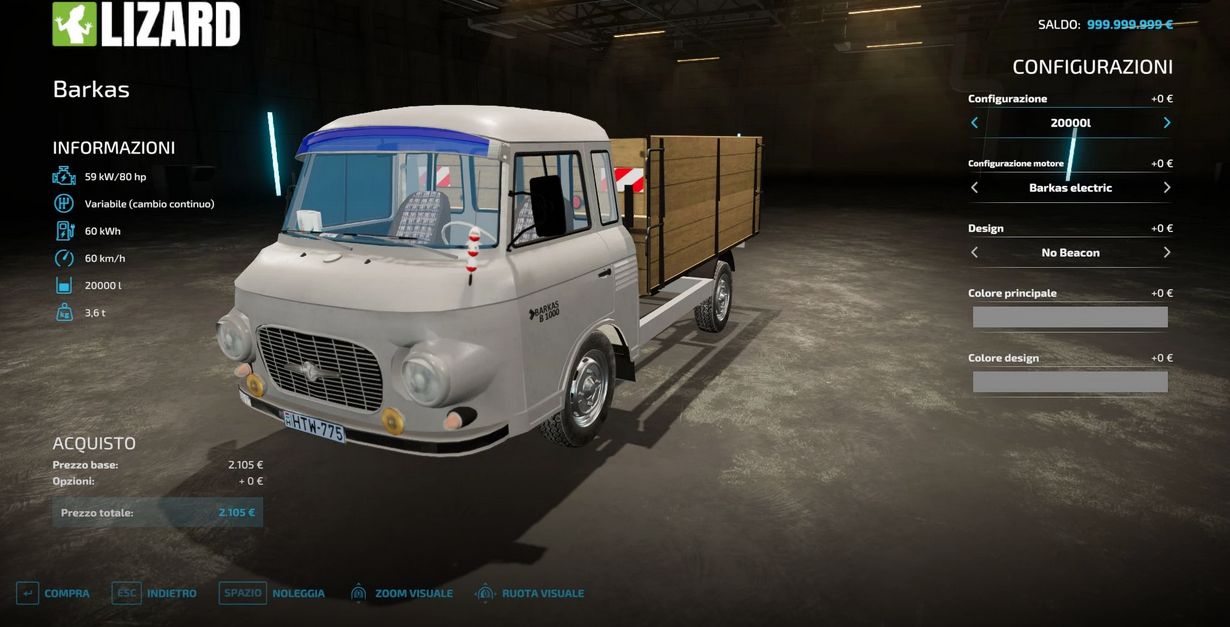Switch to previous Configurazione motore option
Image resolution: width=1230 pixels, height=627 pixels.
click(975, 188)
